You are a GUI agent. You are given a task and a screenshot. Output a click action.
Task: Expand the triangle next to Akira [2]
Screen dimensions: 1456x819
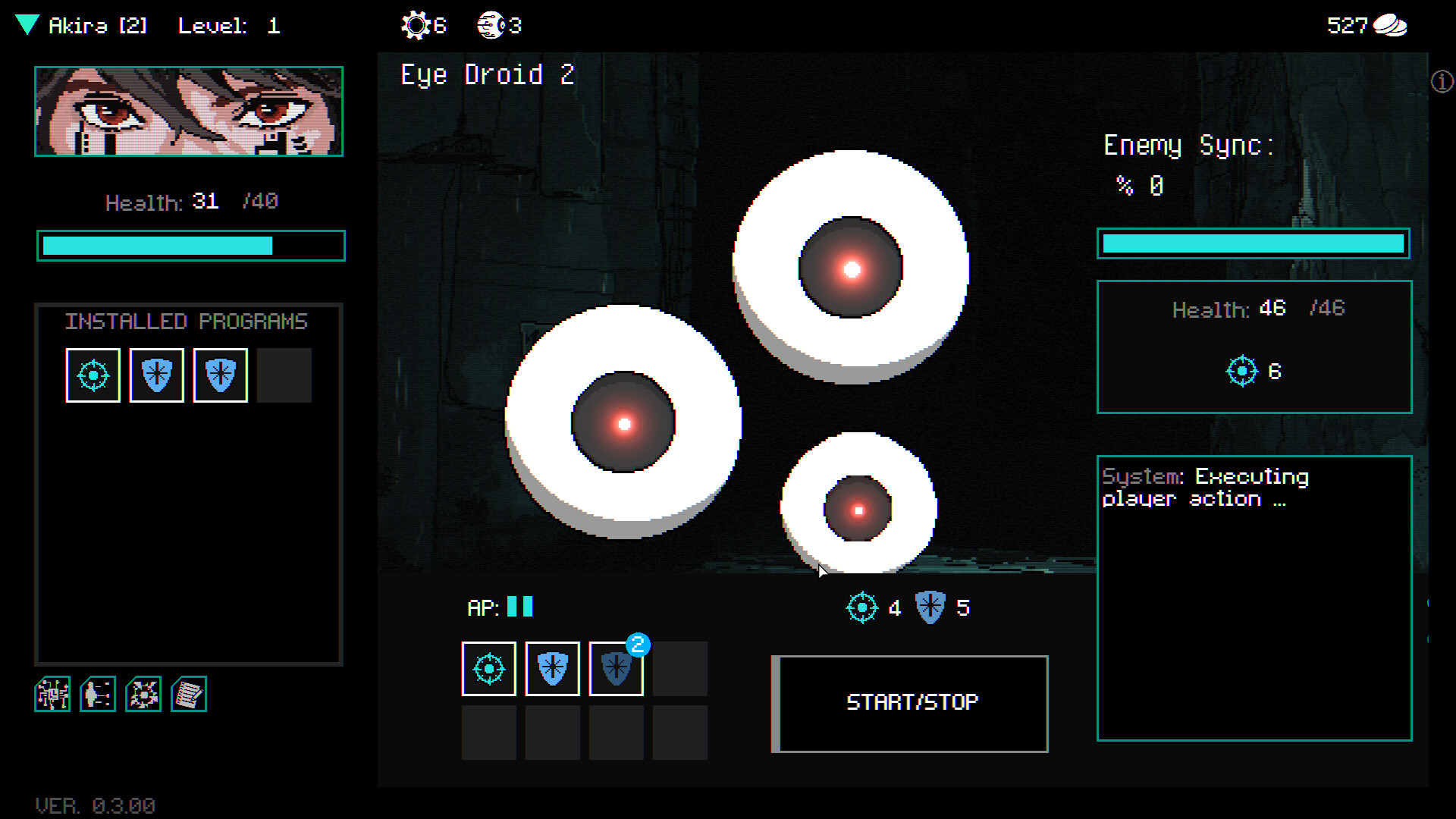(x=27, y=24)
